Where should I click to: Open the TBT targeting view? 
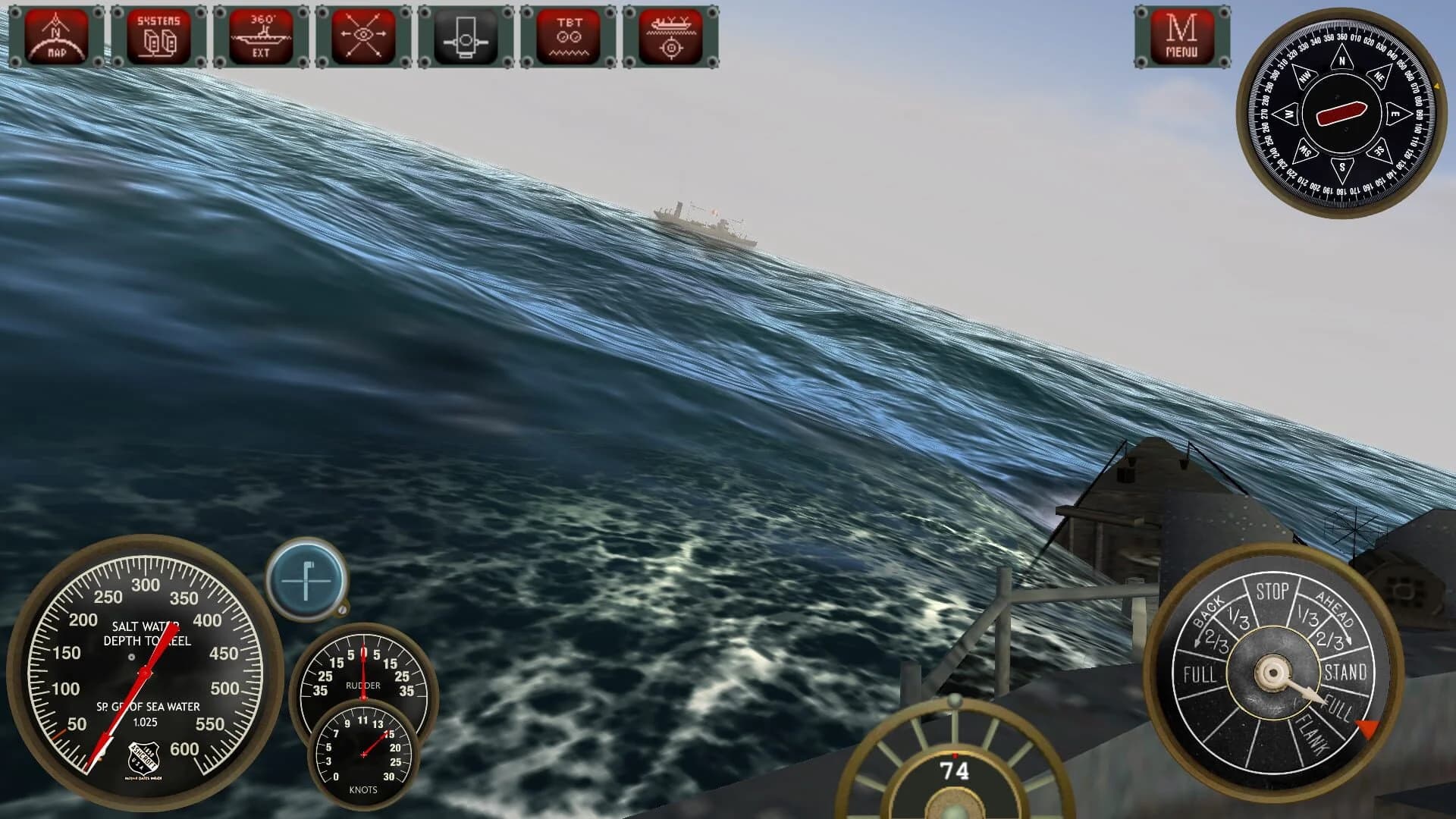(569, 36)
